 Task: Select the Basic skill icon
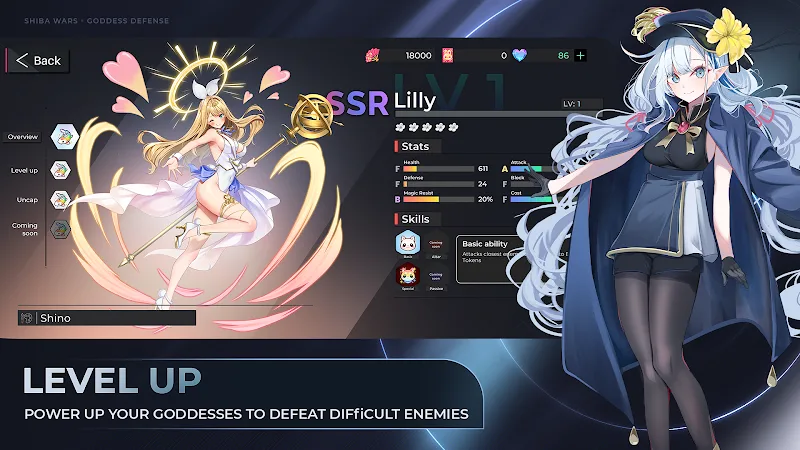click(407, 243)
